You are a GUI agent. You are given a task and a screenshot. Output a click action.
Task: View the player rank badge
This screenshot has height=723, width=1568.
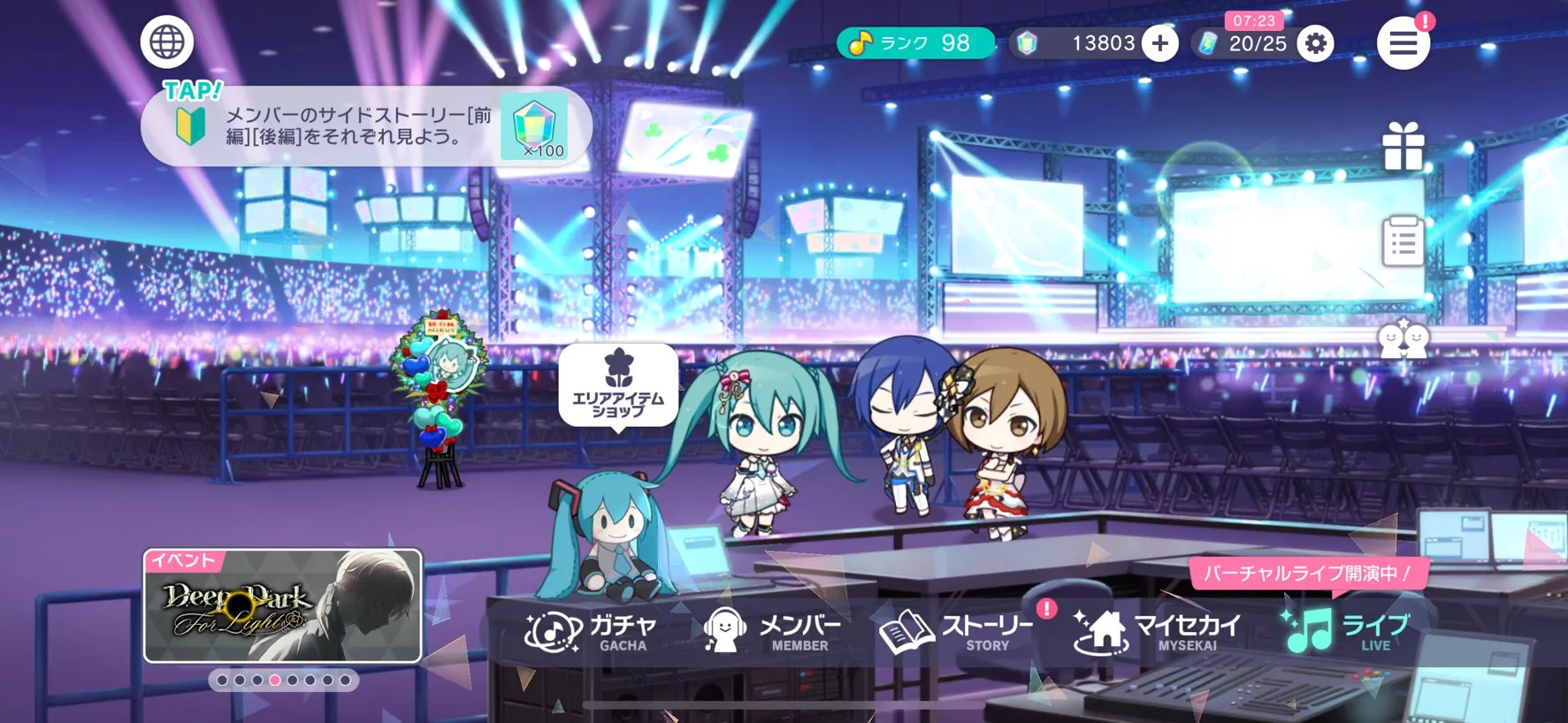[914, 43]
